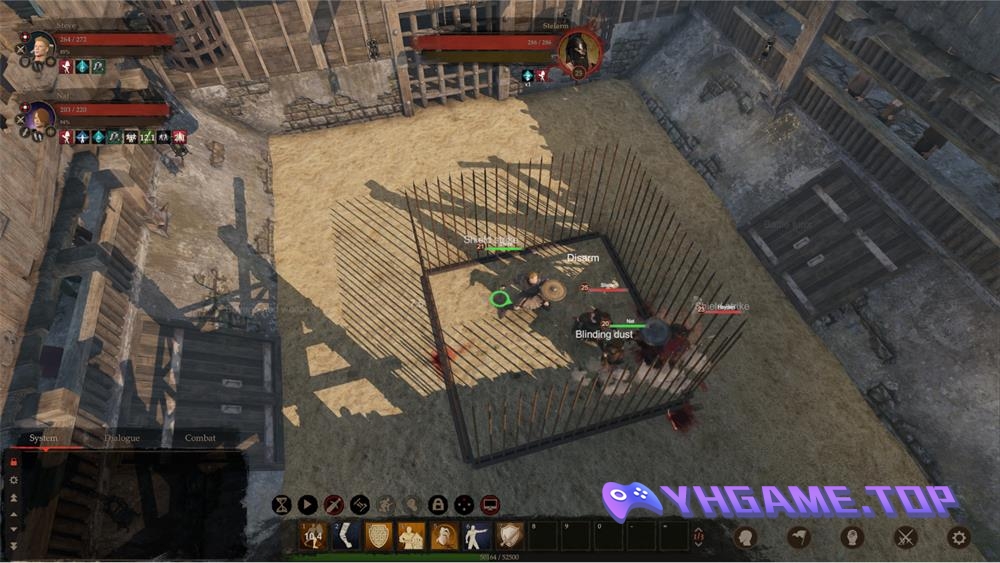Screen dimensions: 1000x563
Task: Click the four-dot formation button
Action: tap(464, 505)
